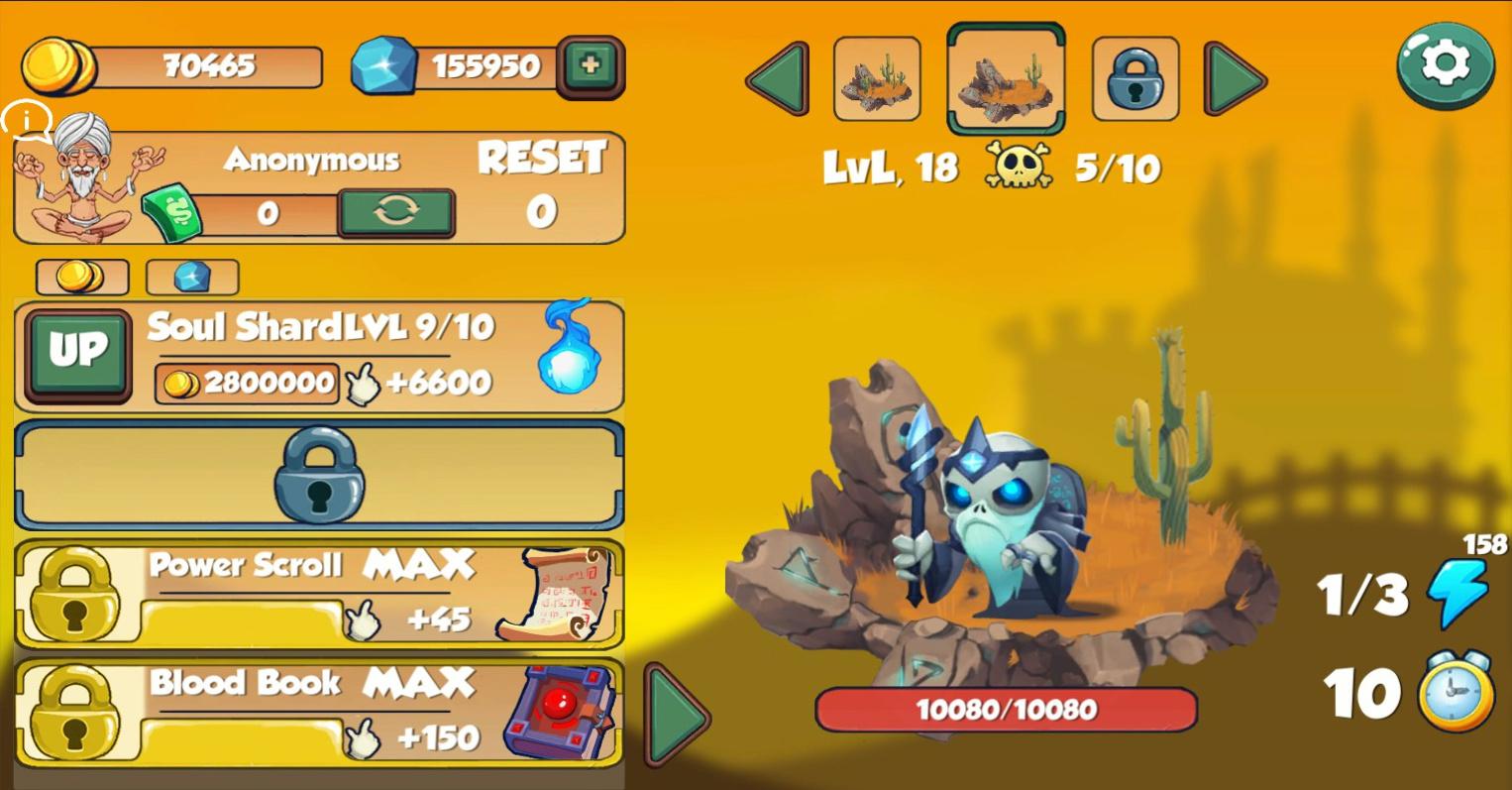Select the current highlighted desert stage
The image size is (1512, 790).
pyautogui.click(x=1006, y=79)
